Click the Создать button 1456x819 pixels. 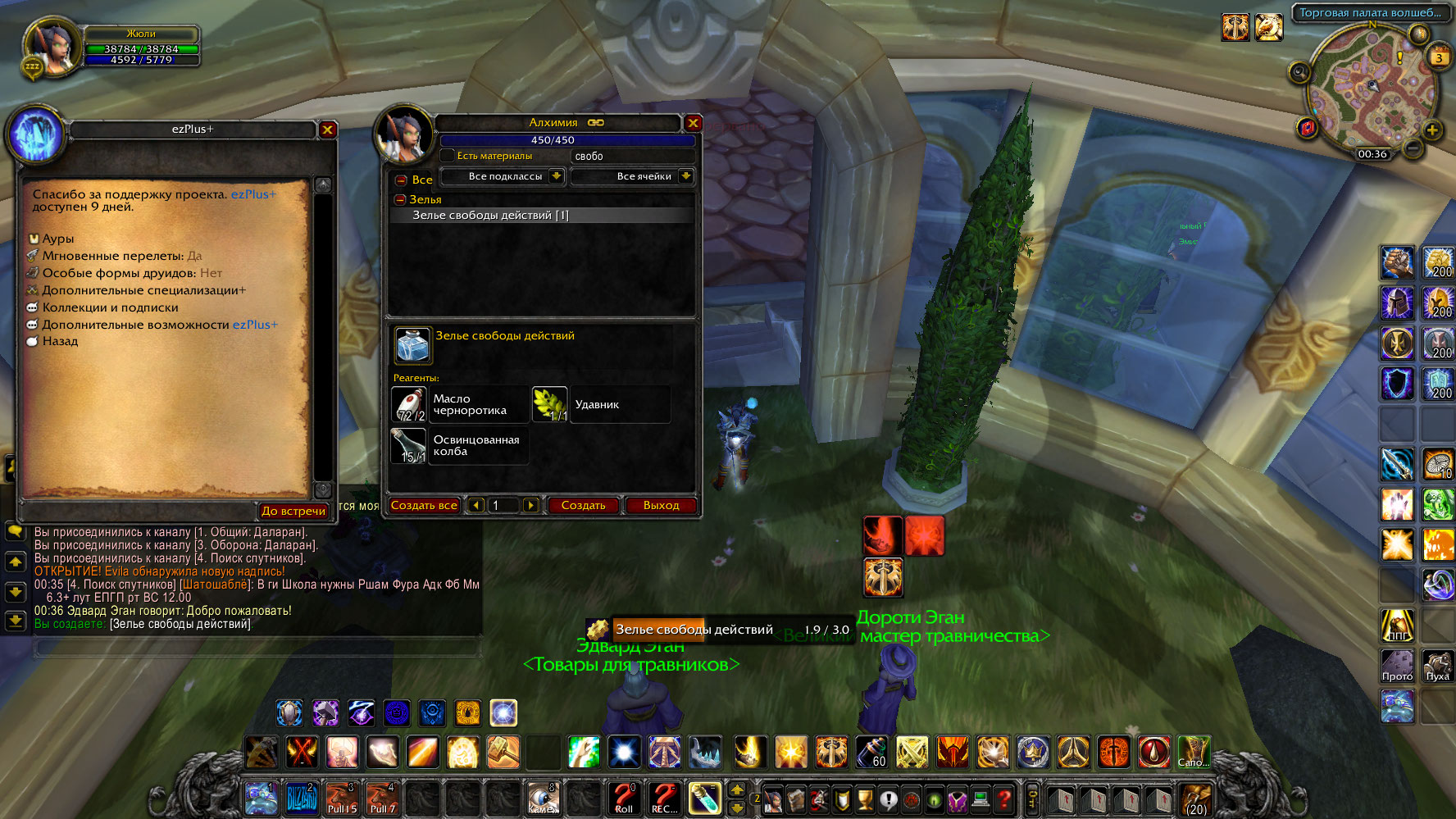point(583,505)
